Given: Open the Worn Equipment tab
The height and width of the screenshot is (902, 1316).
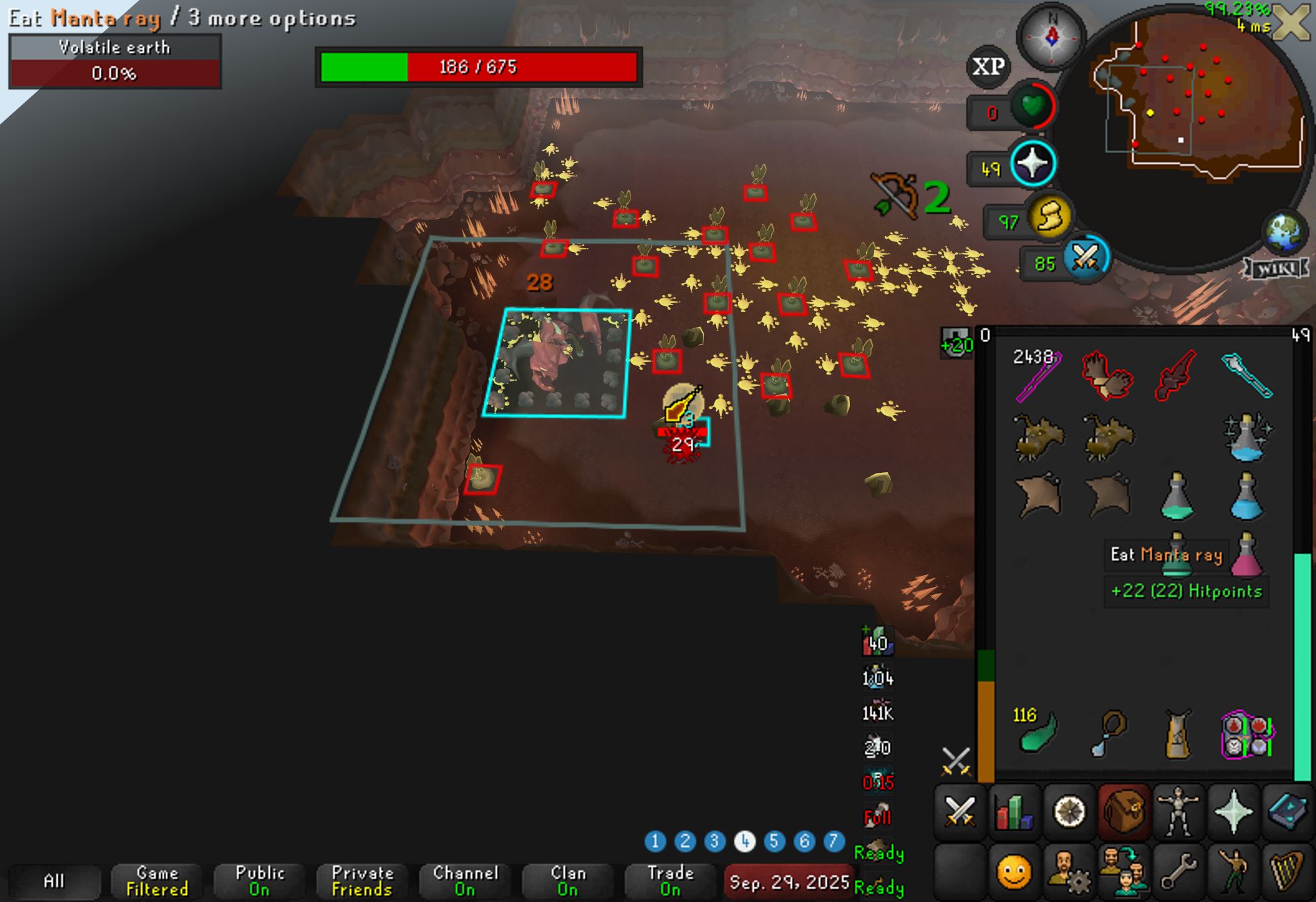Looking at the screenshot, I should click(1178, 812).
